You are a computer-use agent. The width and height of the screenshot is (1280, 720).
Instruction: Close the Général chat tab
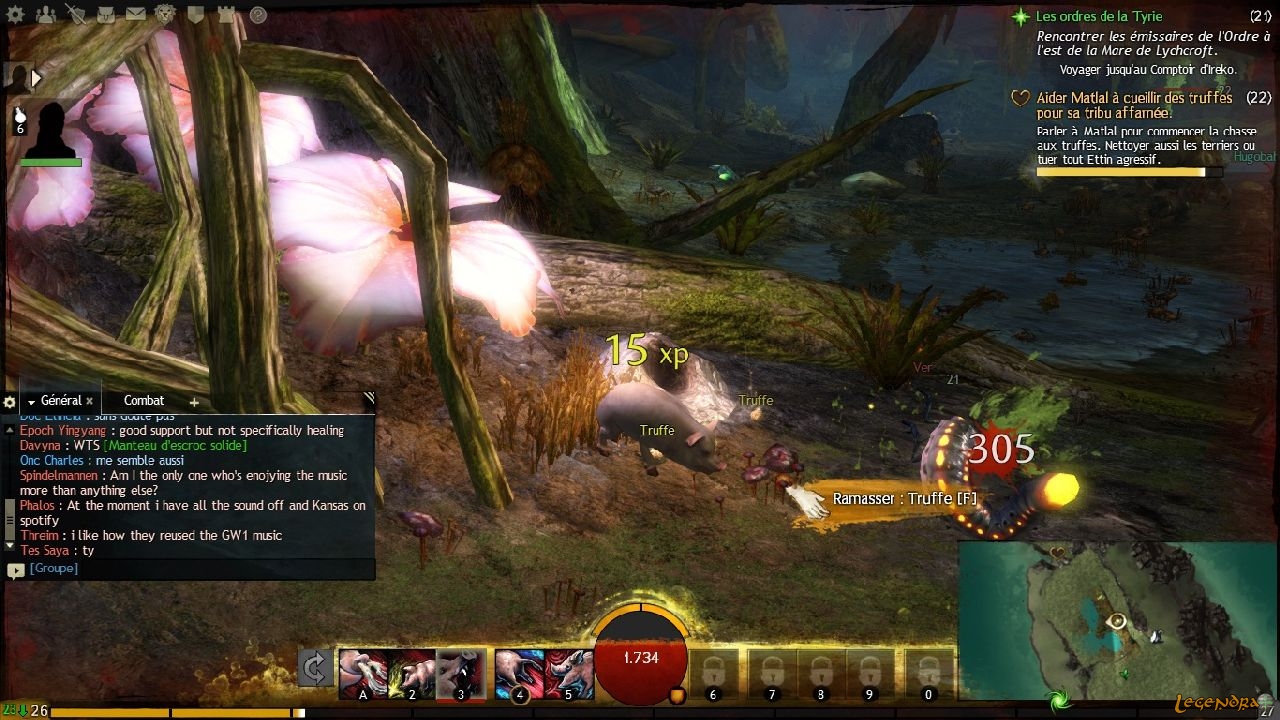tap(89, 401)
